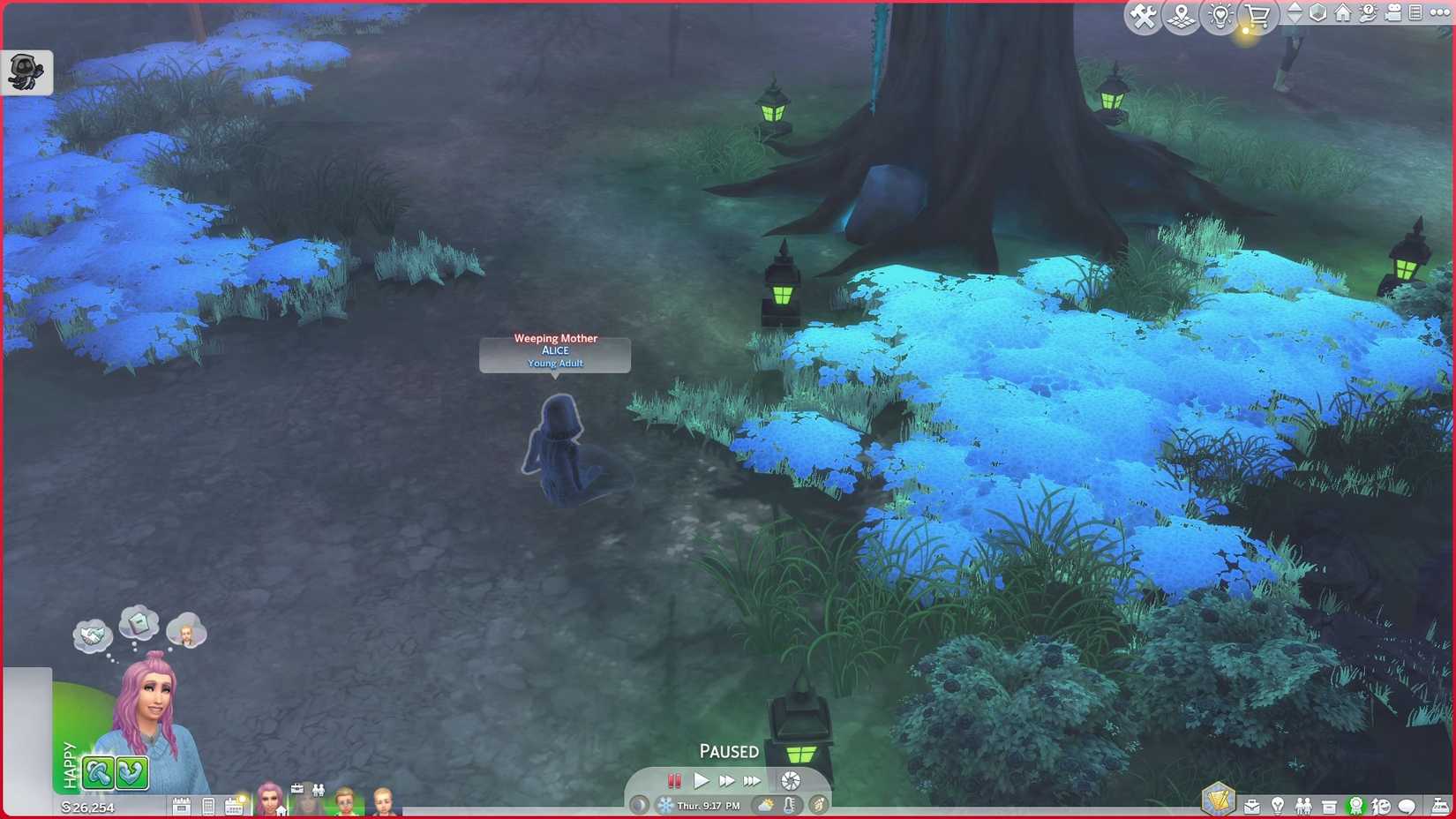1456x819 pixels.
Task: Open the Relationships panel with two figures icon
Action: tap(1304, 806)
